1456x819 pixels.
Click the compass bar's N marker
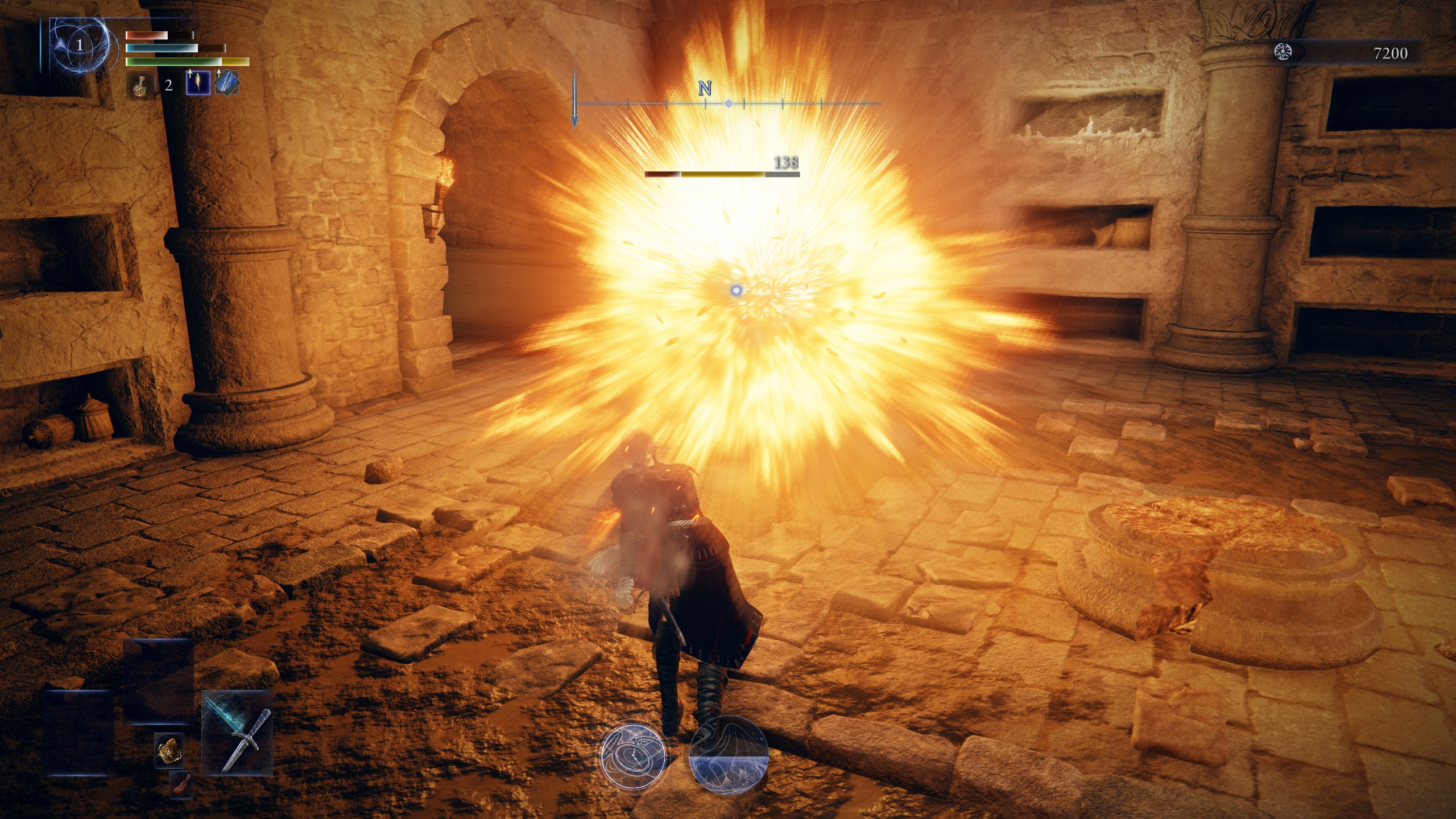tap(705, 89)
